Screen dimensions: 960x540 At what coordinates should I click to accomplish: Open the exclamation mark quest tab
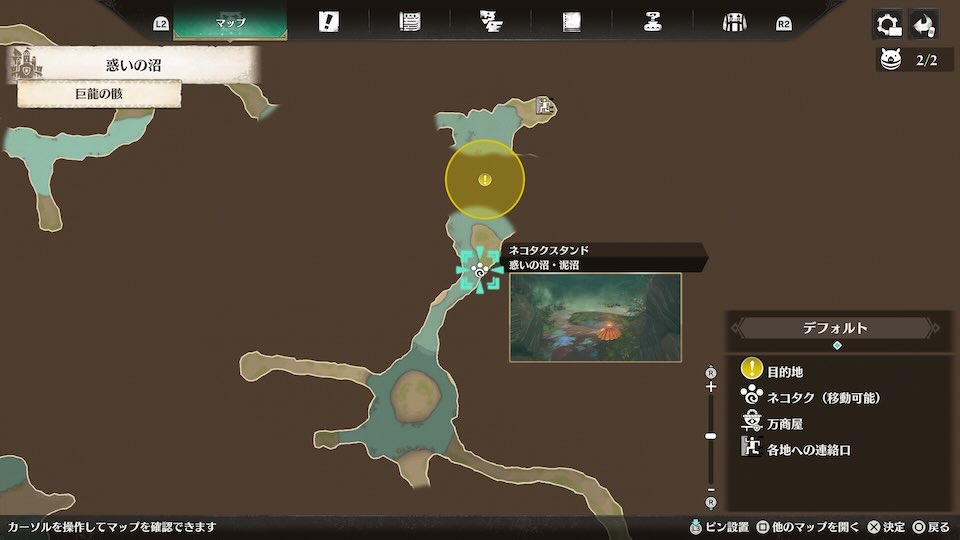tap(328, 22)
